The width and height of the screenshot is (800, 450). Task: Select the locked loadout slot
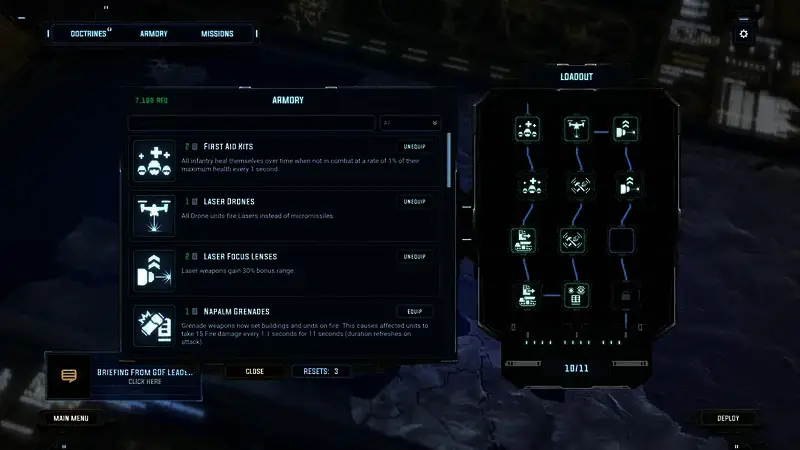pos(622,296)
